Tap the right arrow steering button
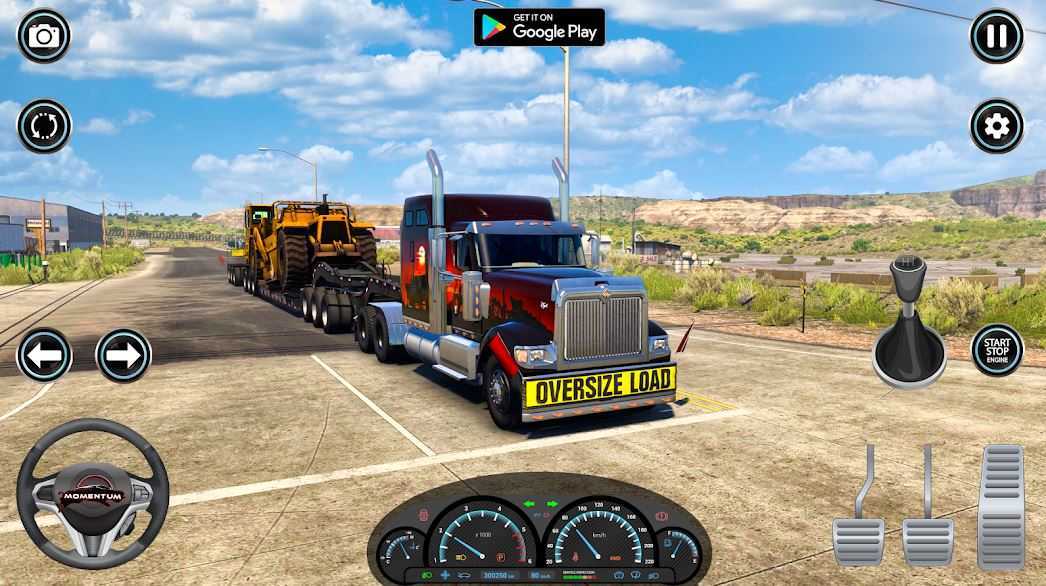The image size is (1046, 586). [123, 355]
